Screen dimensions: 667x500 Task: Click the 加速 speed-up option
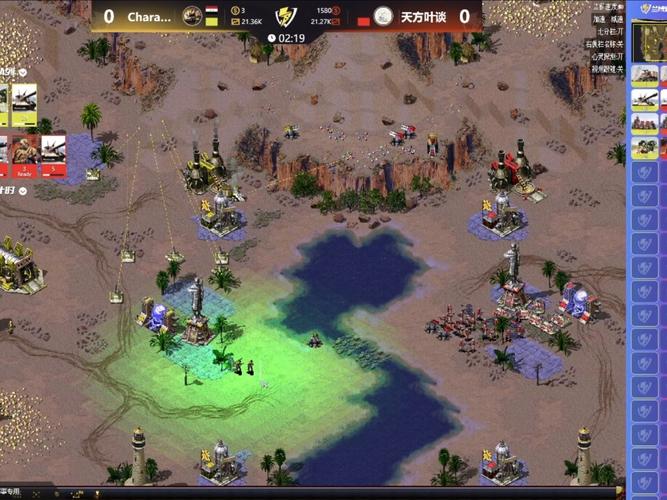[598, 19]
